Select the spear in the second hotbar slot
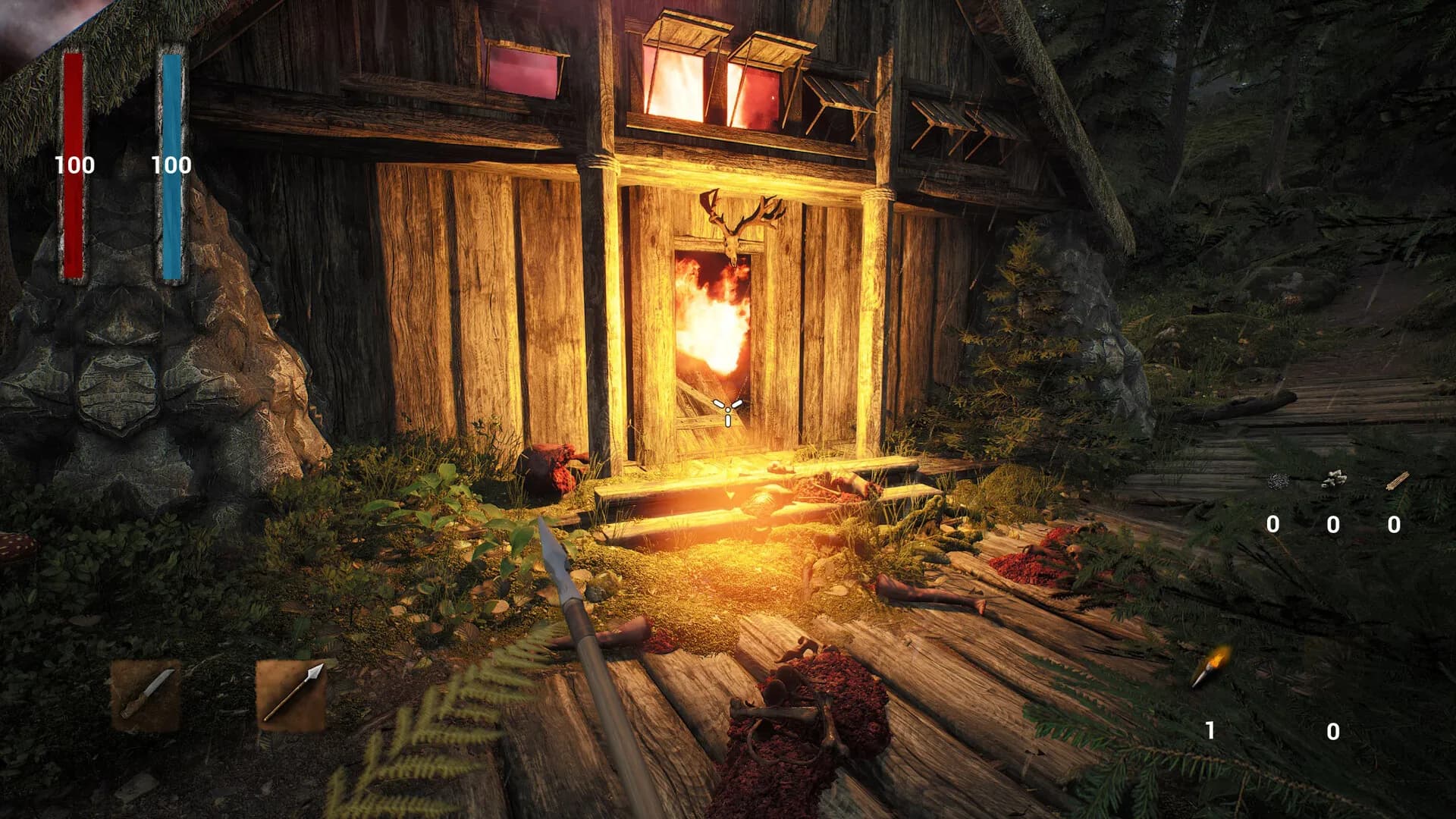 click(290, 698)
